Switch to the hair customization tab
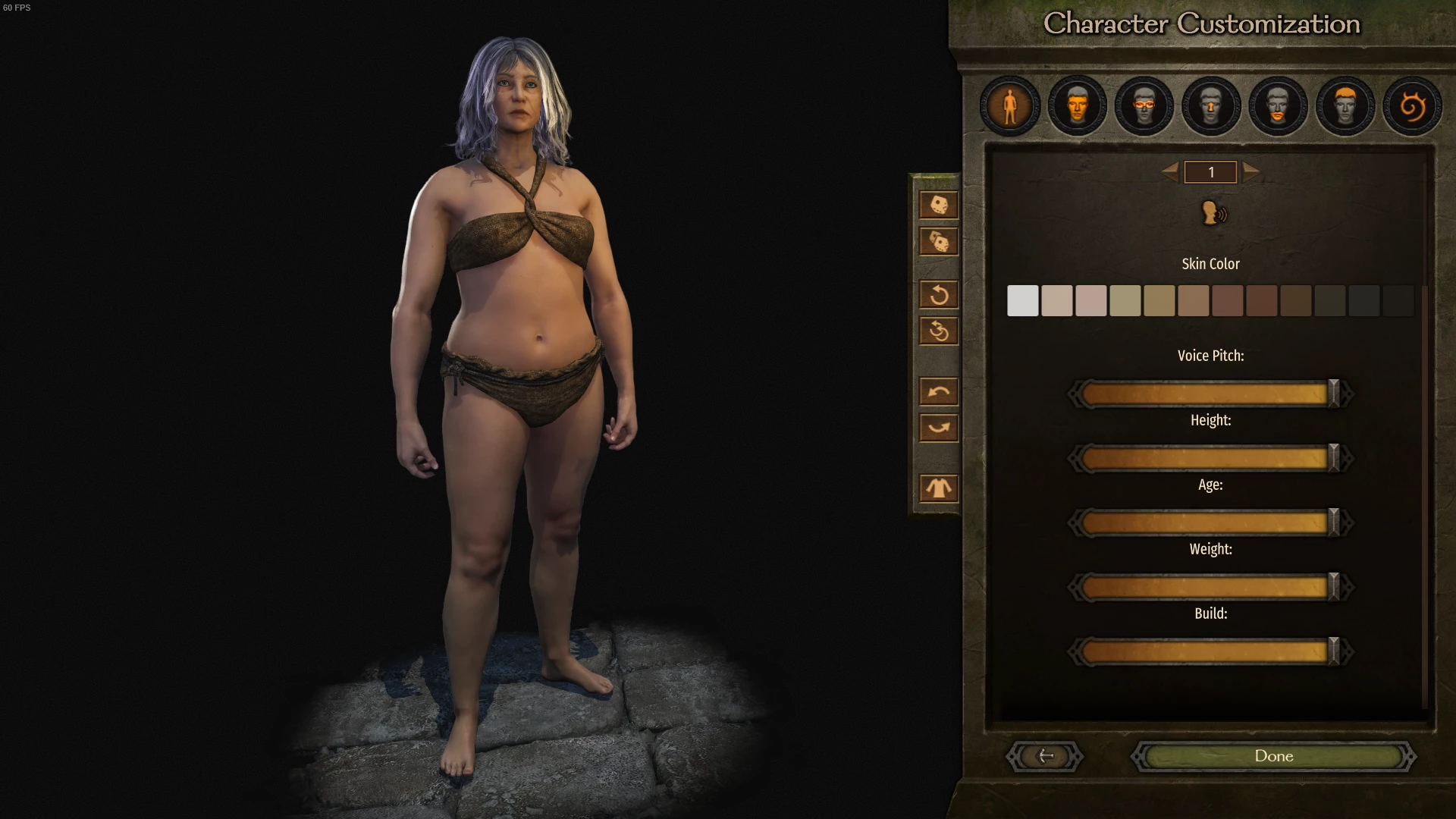1456x819 pixels. tap(1345, 106)
